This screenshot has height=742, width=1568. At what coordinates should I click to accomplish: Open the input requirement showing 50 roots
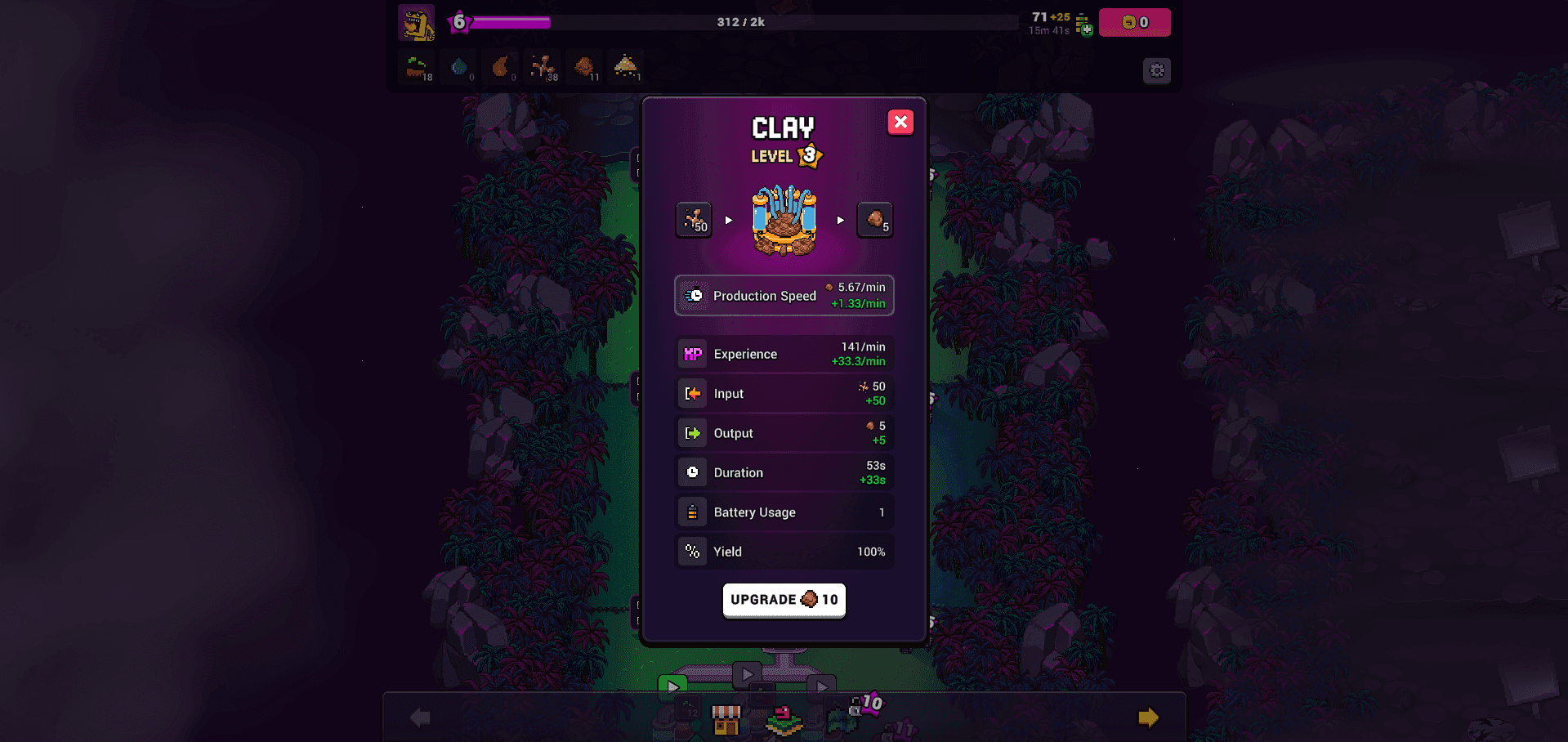[x=693, y=219]
